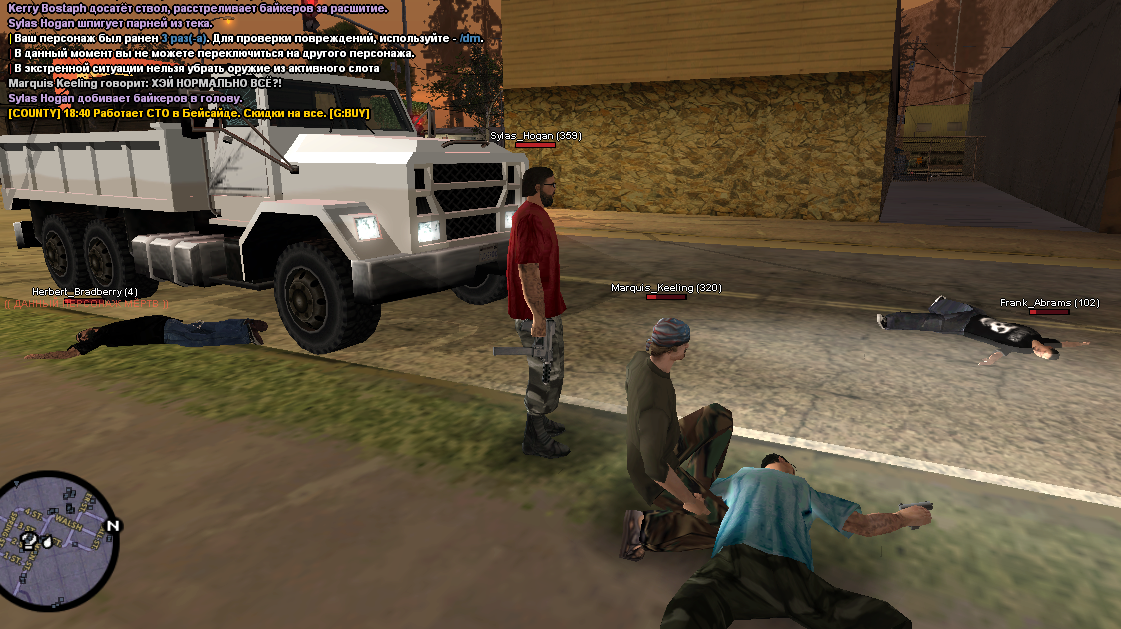Click the north N marker on the radar
This screenshot has width=1121, height=629.
click(113, 525)
